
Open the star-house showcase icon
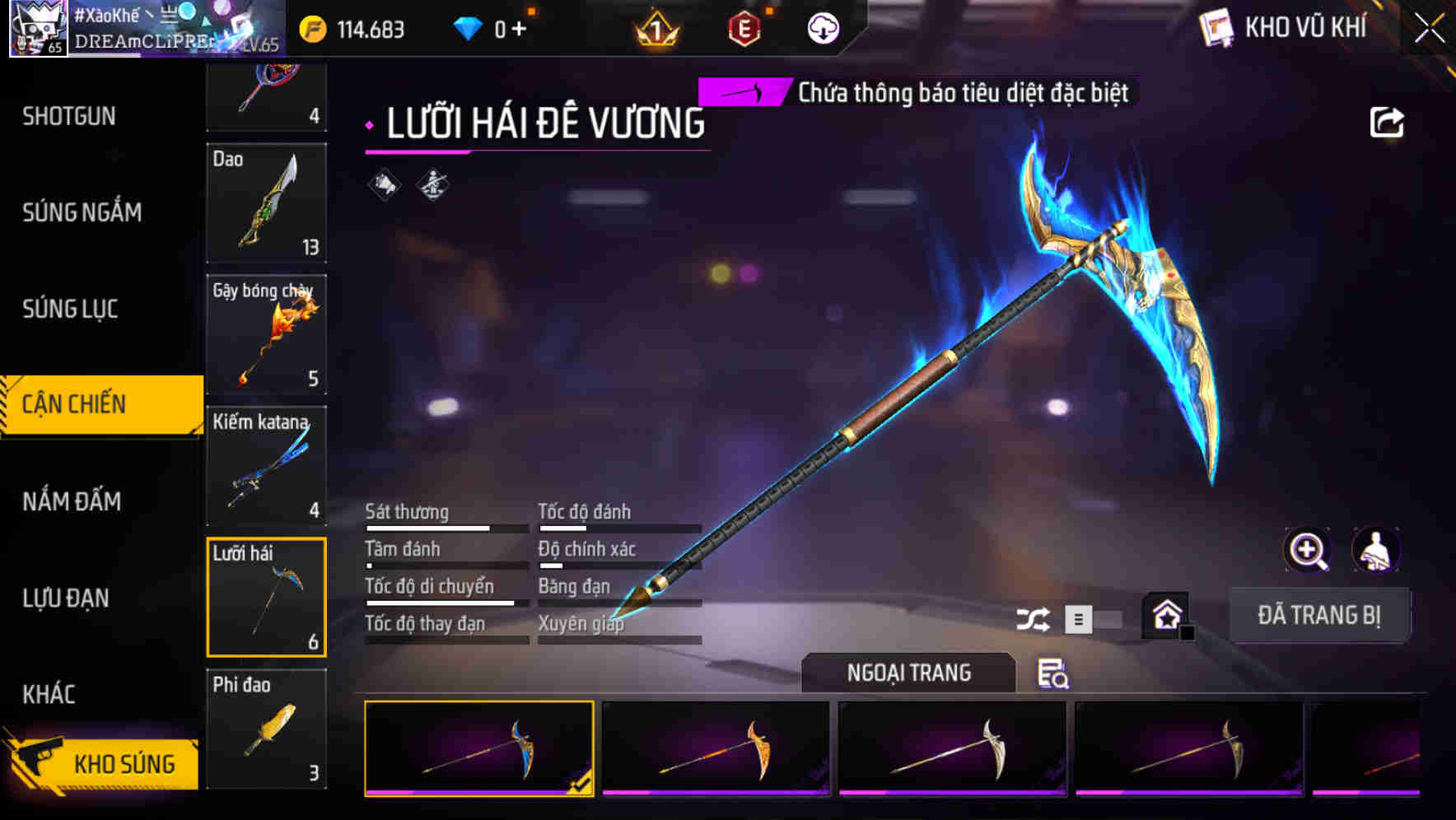[1164, 614]
